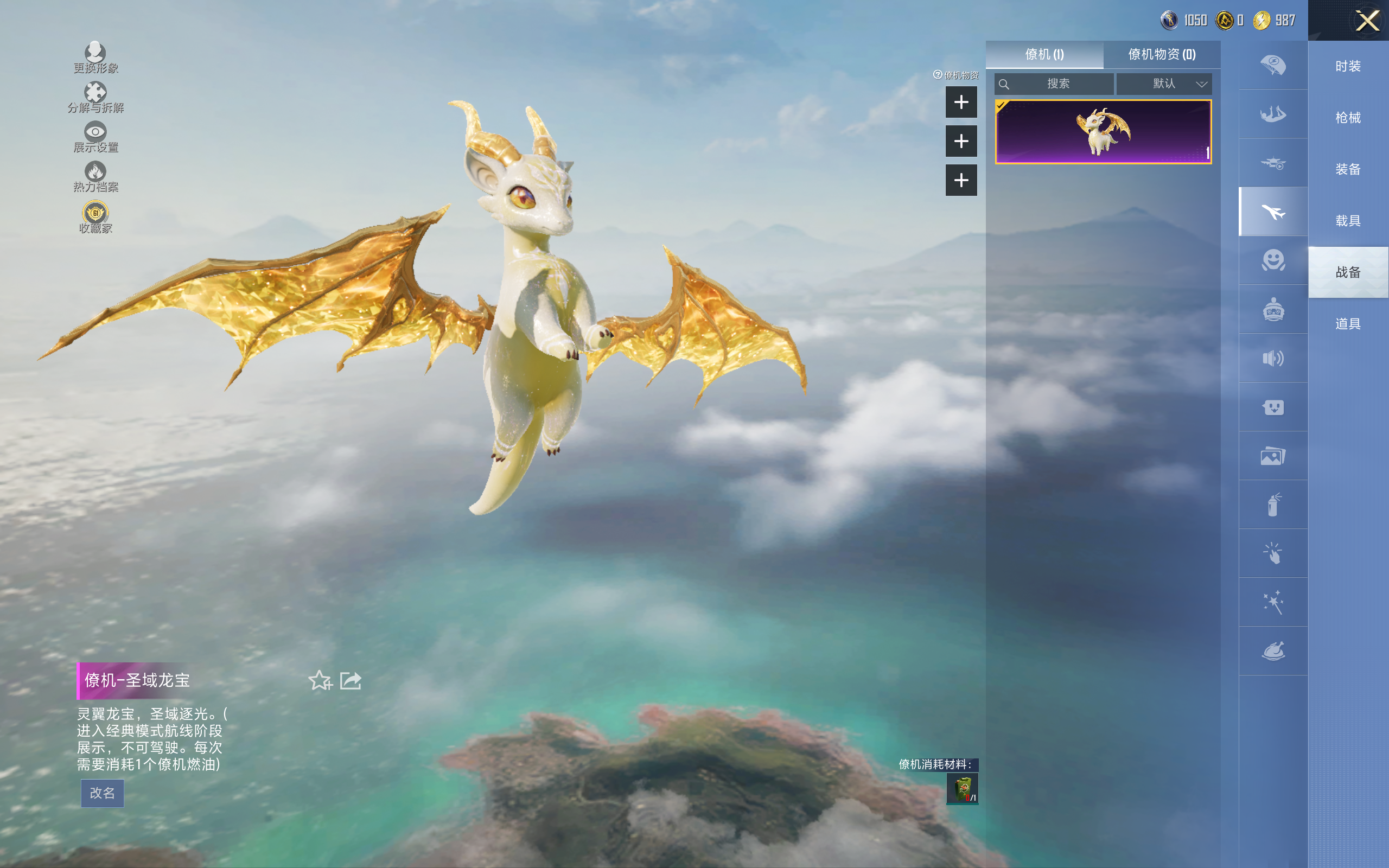Select the parachute subcategory icon

click(1273, 65)
